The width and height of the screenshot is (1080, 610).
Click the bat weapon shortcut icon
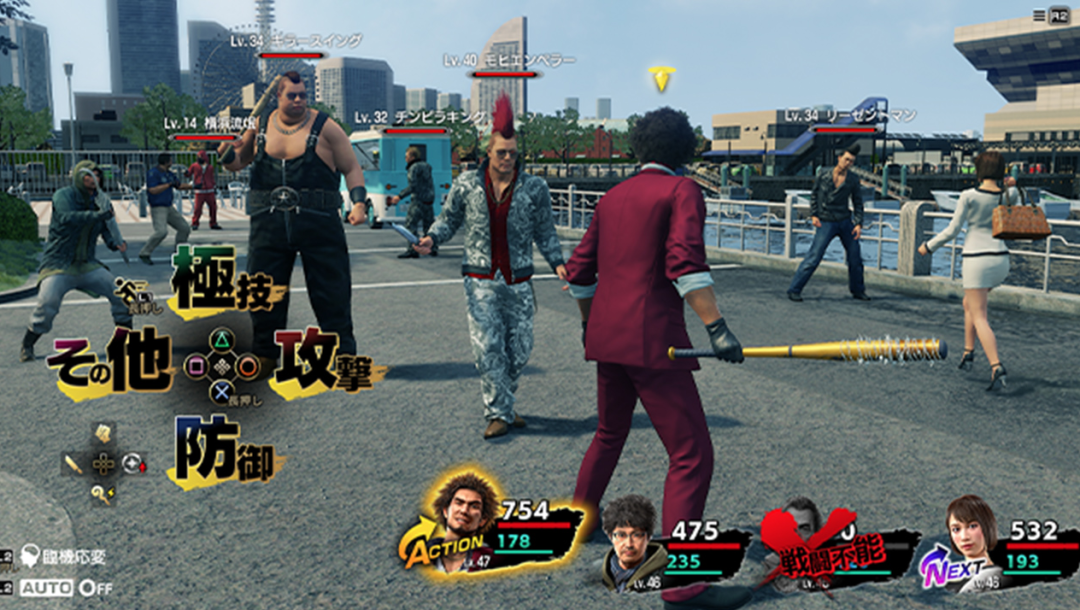(x=74, y=463)
